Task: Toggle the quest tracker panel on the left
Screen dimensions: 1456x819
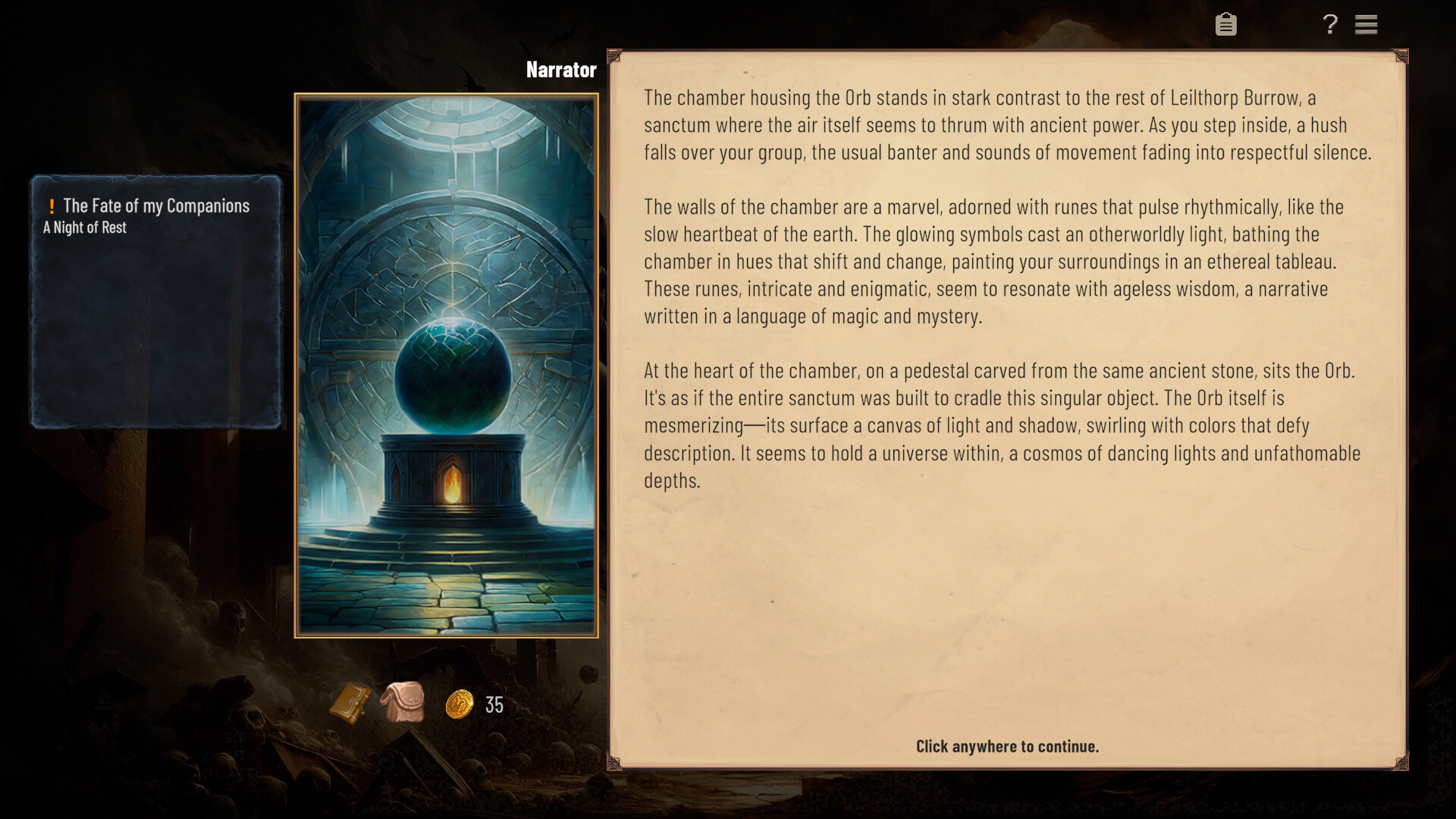Action: click(x=155, y=303)
